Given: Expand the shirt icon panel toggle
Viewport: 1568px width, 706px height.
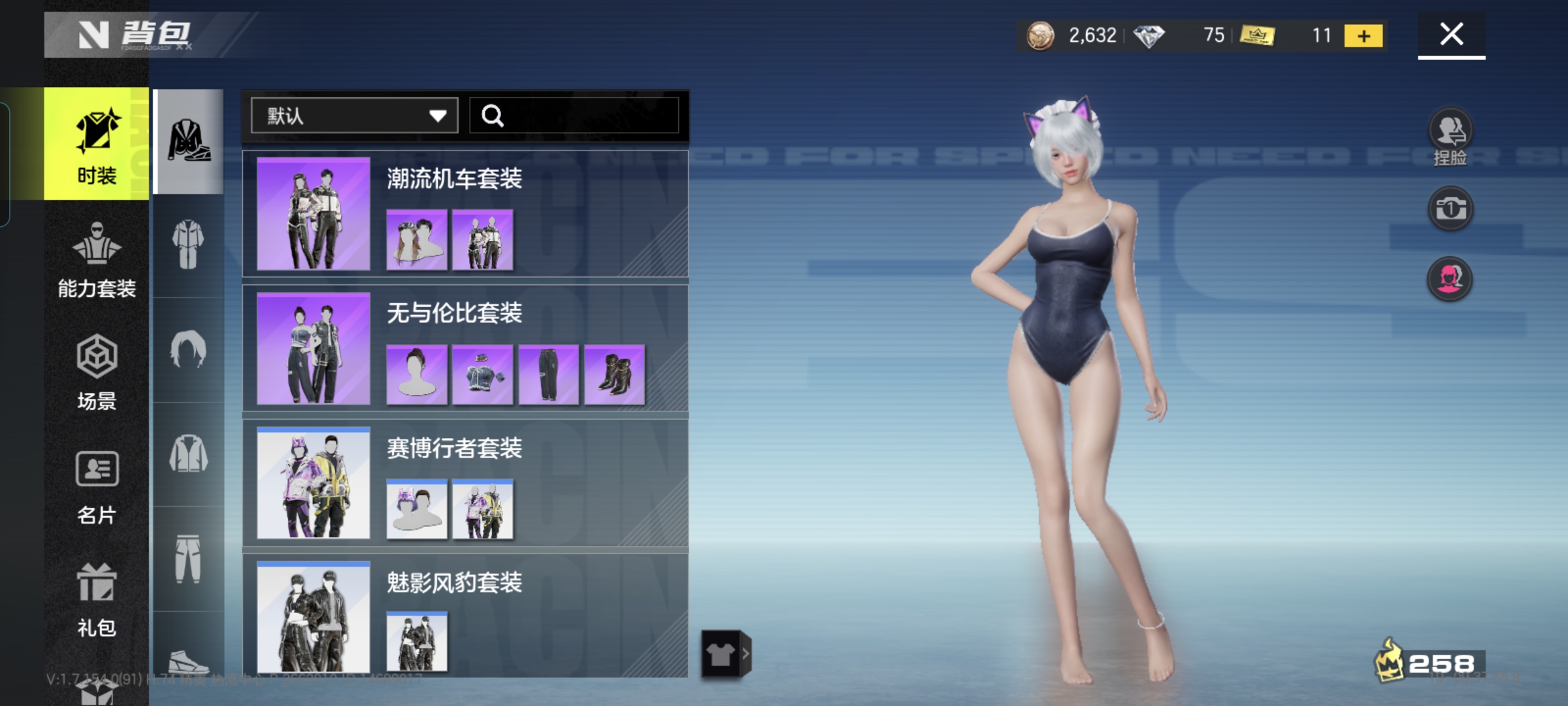Looking at the screenshot, I should pyautogui.click(x=726, y=654).
